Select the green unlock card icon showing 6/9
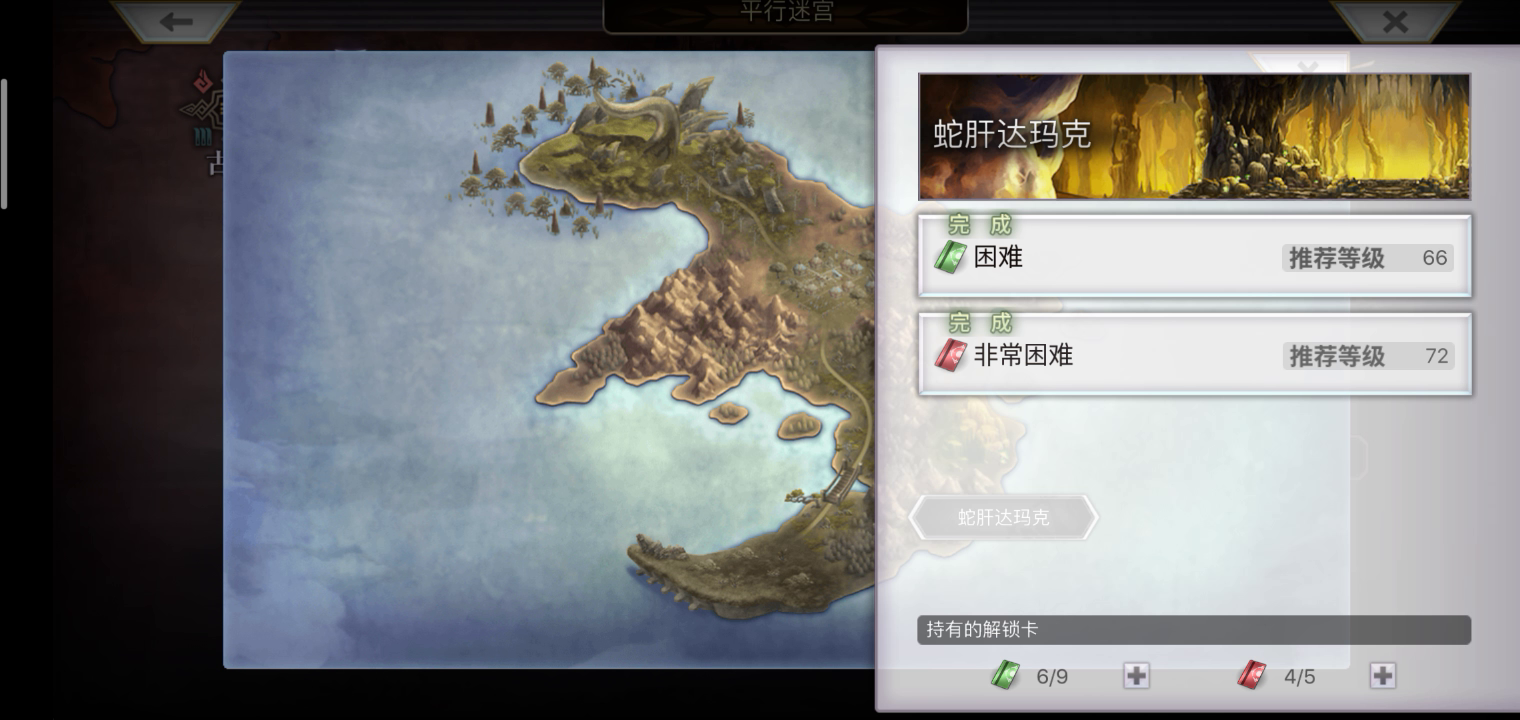Image resolution: width=1520 pixels, height=720 pixels. point(1006,676)
